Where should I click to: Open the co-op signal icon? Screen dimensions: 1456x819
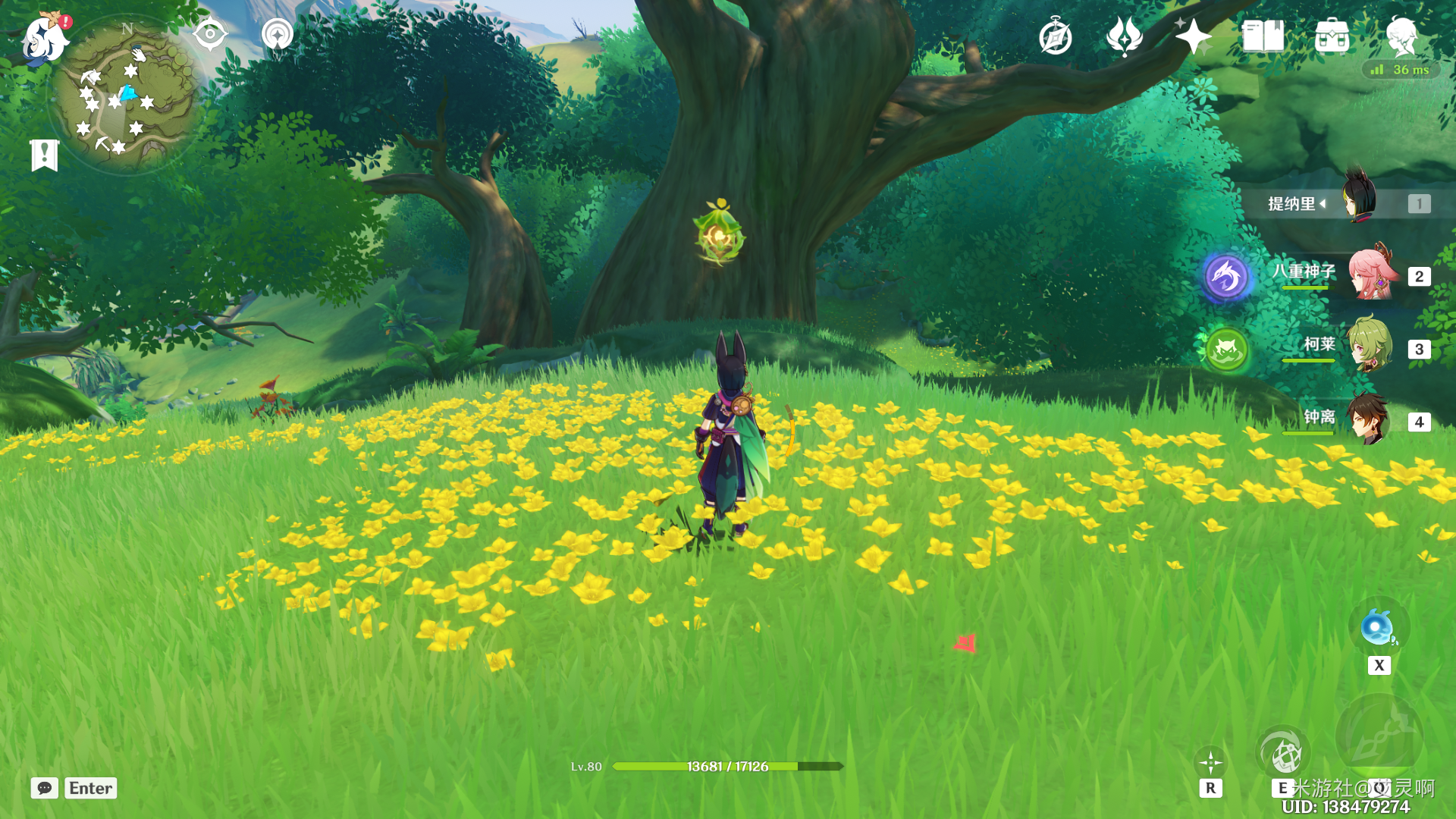point(277,35)
